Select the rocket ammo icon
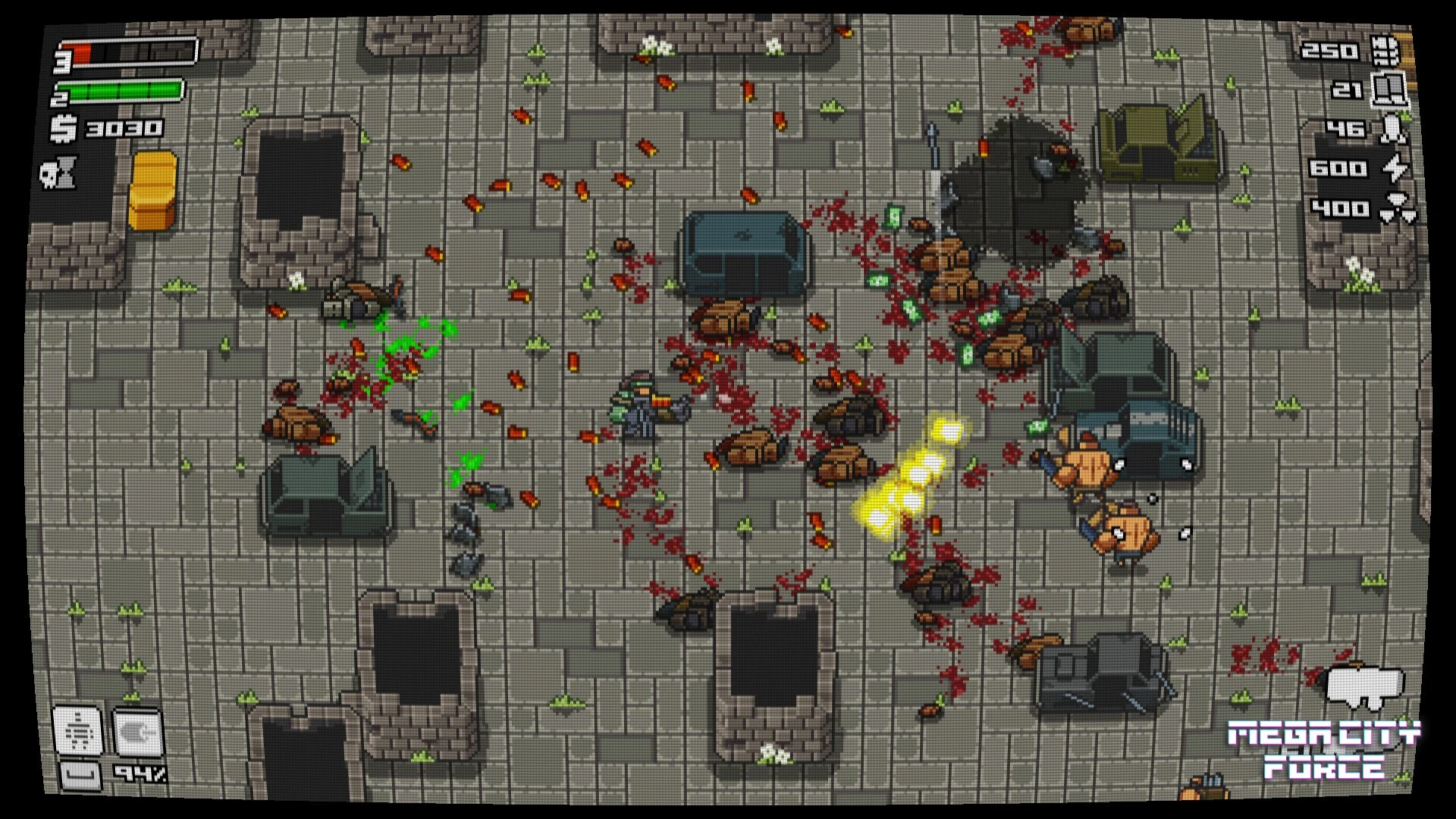1456x819 pixels. [x=1392, y=129]
